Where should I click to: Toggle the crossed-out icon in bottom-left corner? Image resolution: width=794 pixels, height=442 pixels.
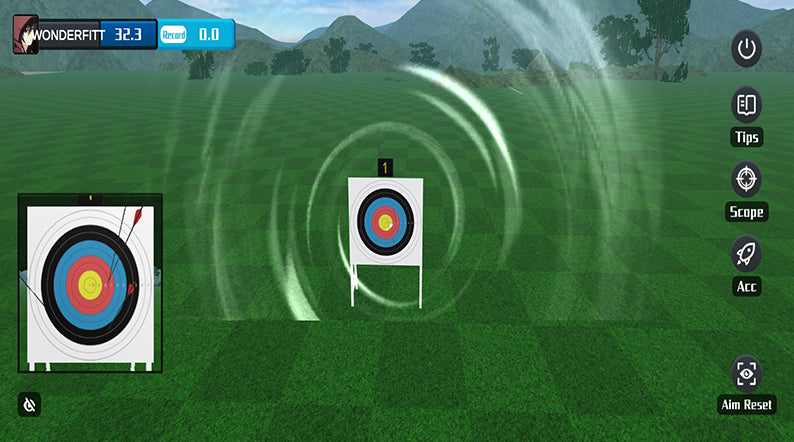click(x=31, y=405)
